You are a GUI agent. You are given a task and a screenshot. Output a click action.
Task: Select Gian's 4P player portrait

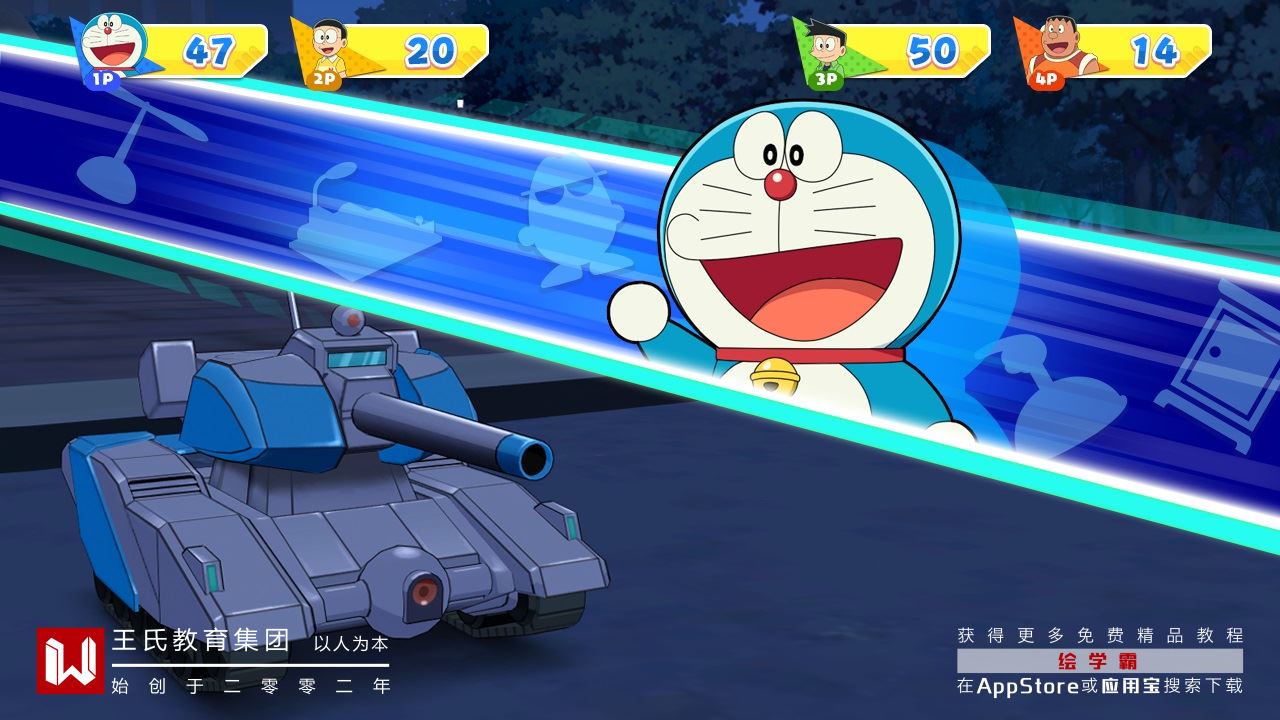click(x=1052, y=48)
